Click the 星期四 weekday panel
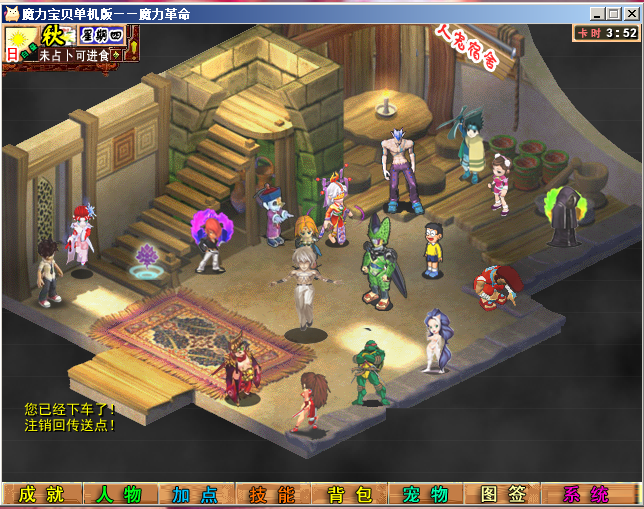The height and width of the screenshot is (509, 644). pyautogui.click(x=101, y=35)
